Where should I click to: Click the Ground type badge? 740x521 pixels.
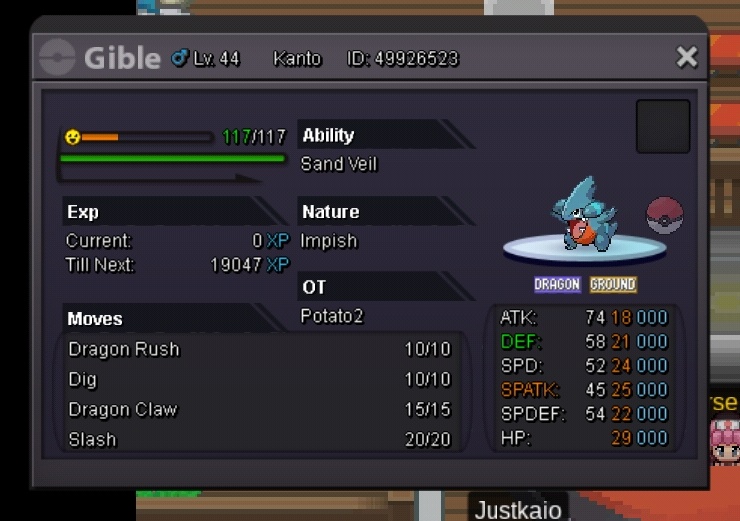[x=613, y=284]
